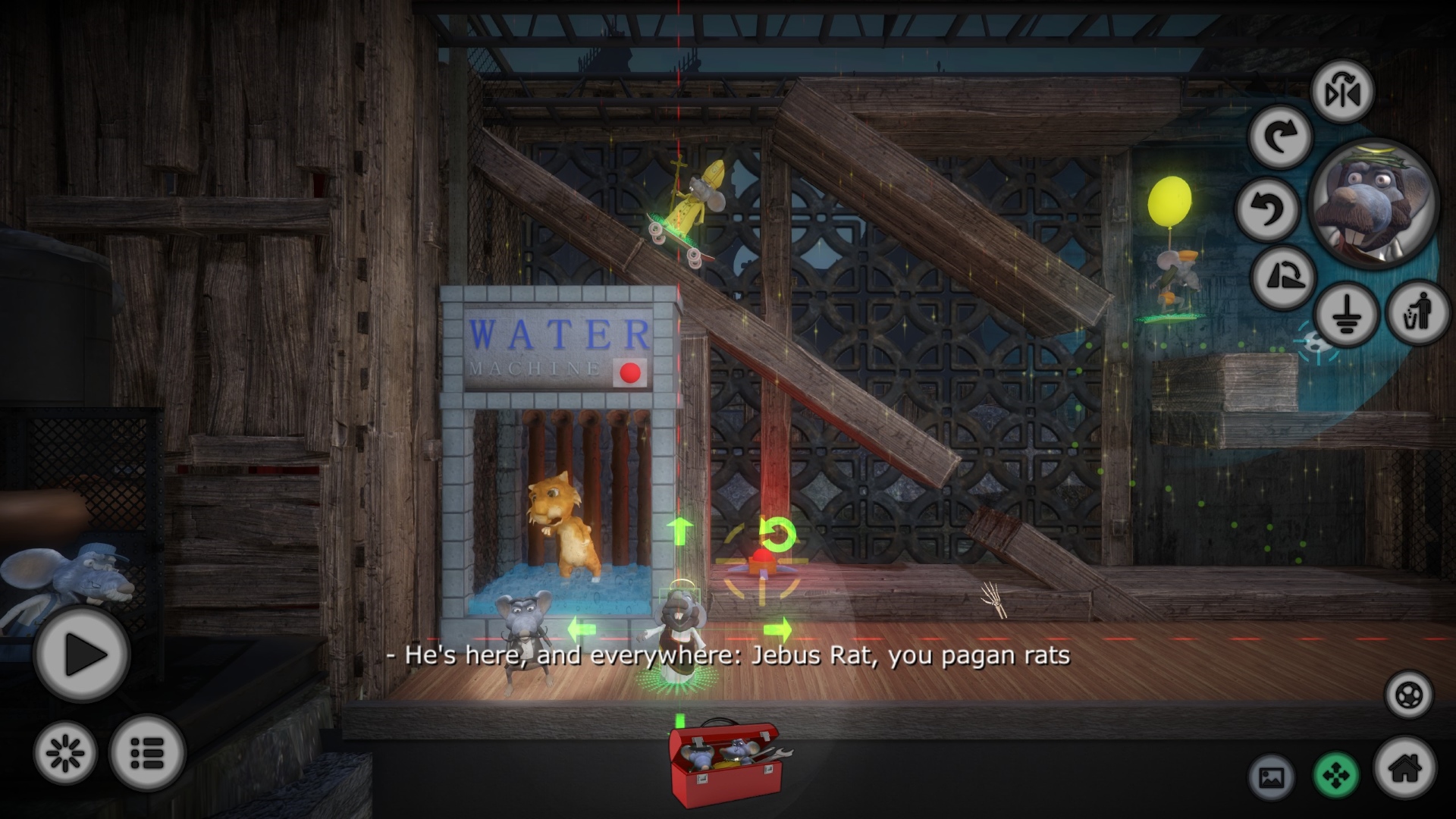The width and height of the screenshot is (1456, 819).
Task: Delete the selected item with the trash button
Action: click(x=1418, y=312)
